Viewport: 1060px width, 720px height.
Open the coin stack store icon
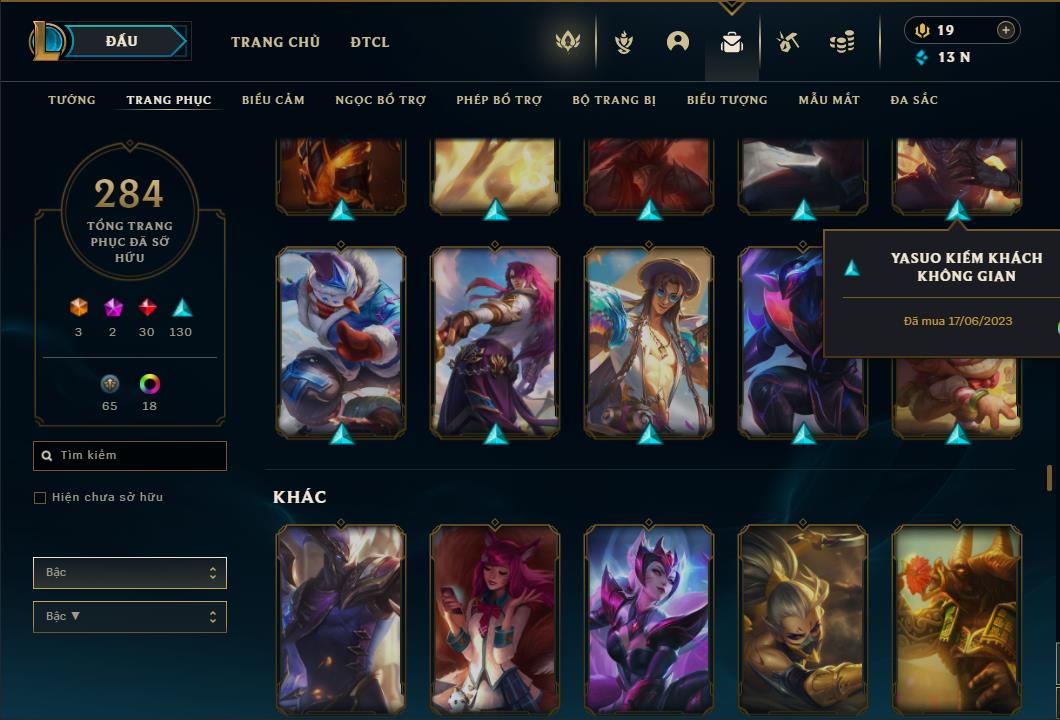[842, 42]
